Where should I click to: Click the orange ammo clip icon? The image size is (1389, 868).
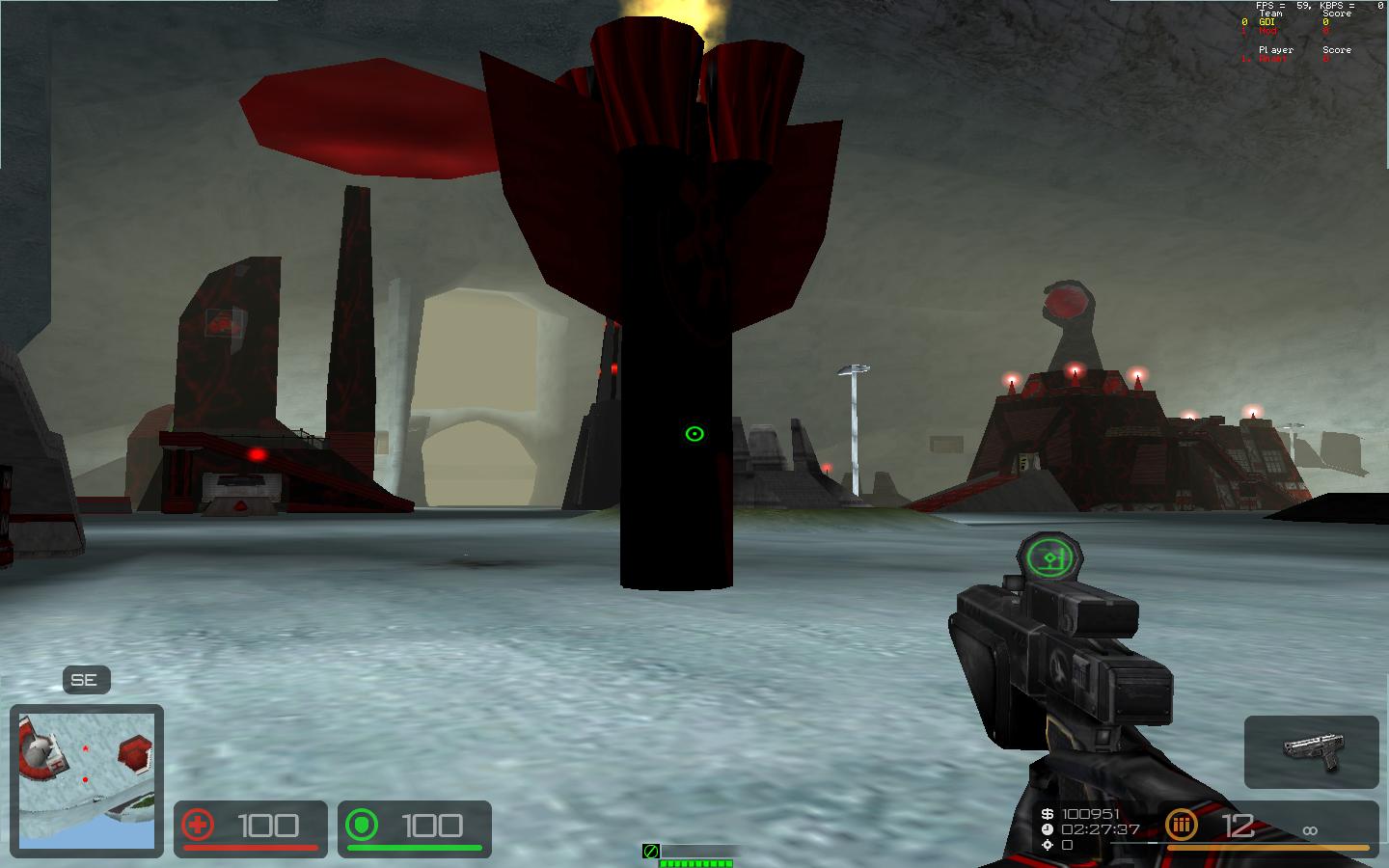(1181, 826)
